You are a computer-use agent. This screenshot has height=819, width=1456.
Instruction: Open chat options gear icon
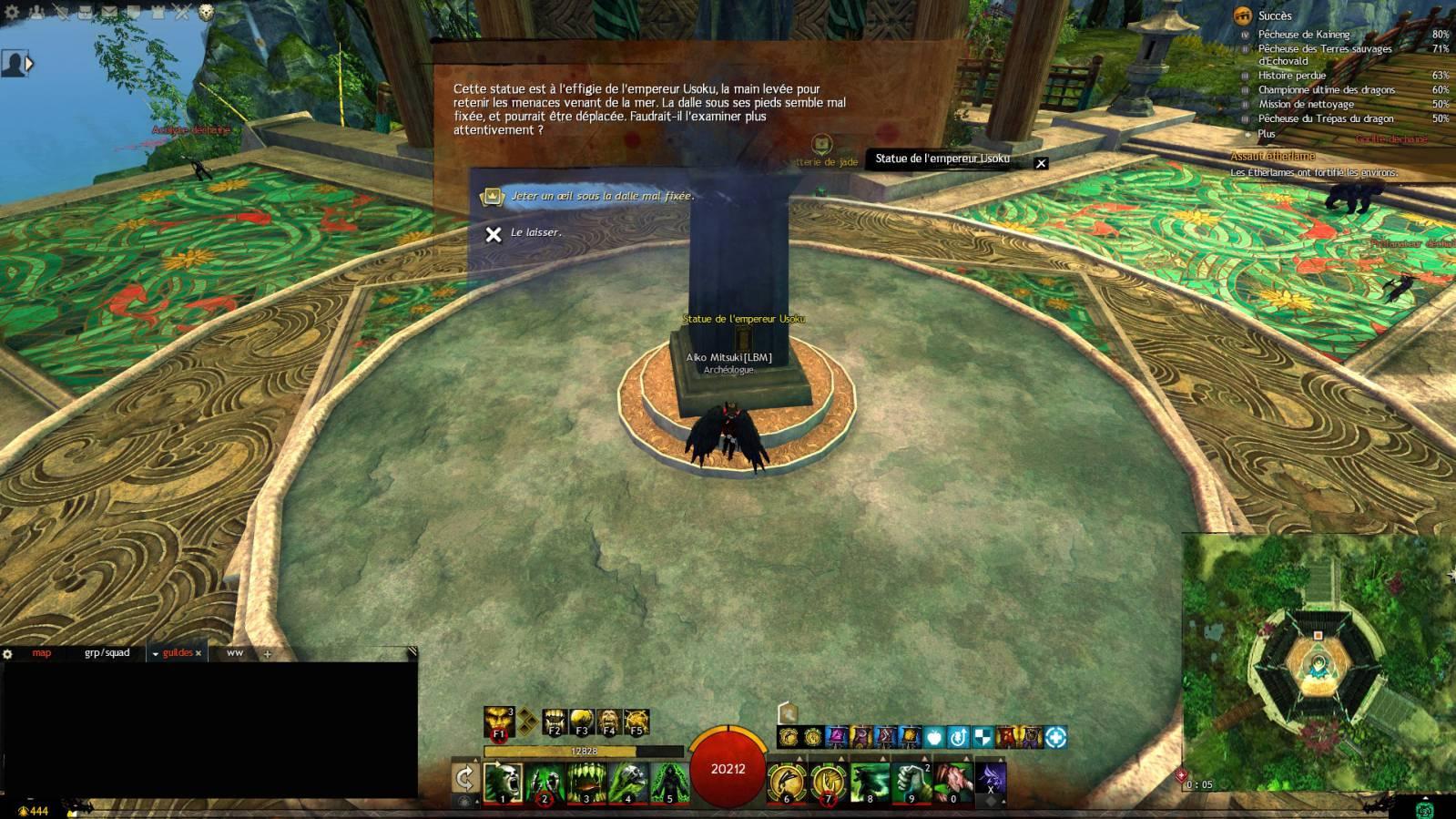(7, 654)
